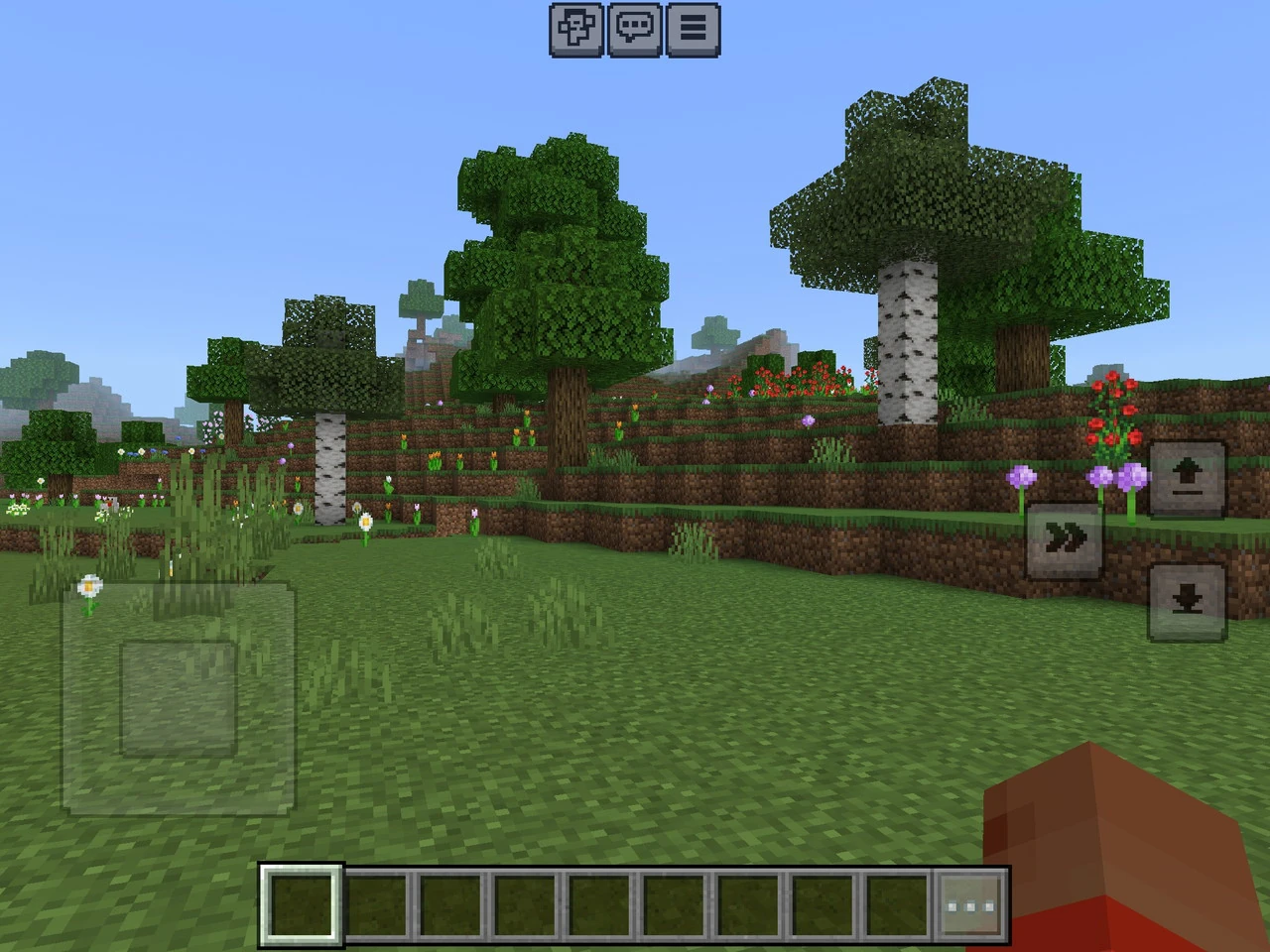Toggle sprint with the double-arrow button
Image resolution: width=1270 pixels, height=952 pixels.
[x=1064, y=540]
